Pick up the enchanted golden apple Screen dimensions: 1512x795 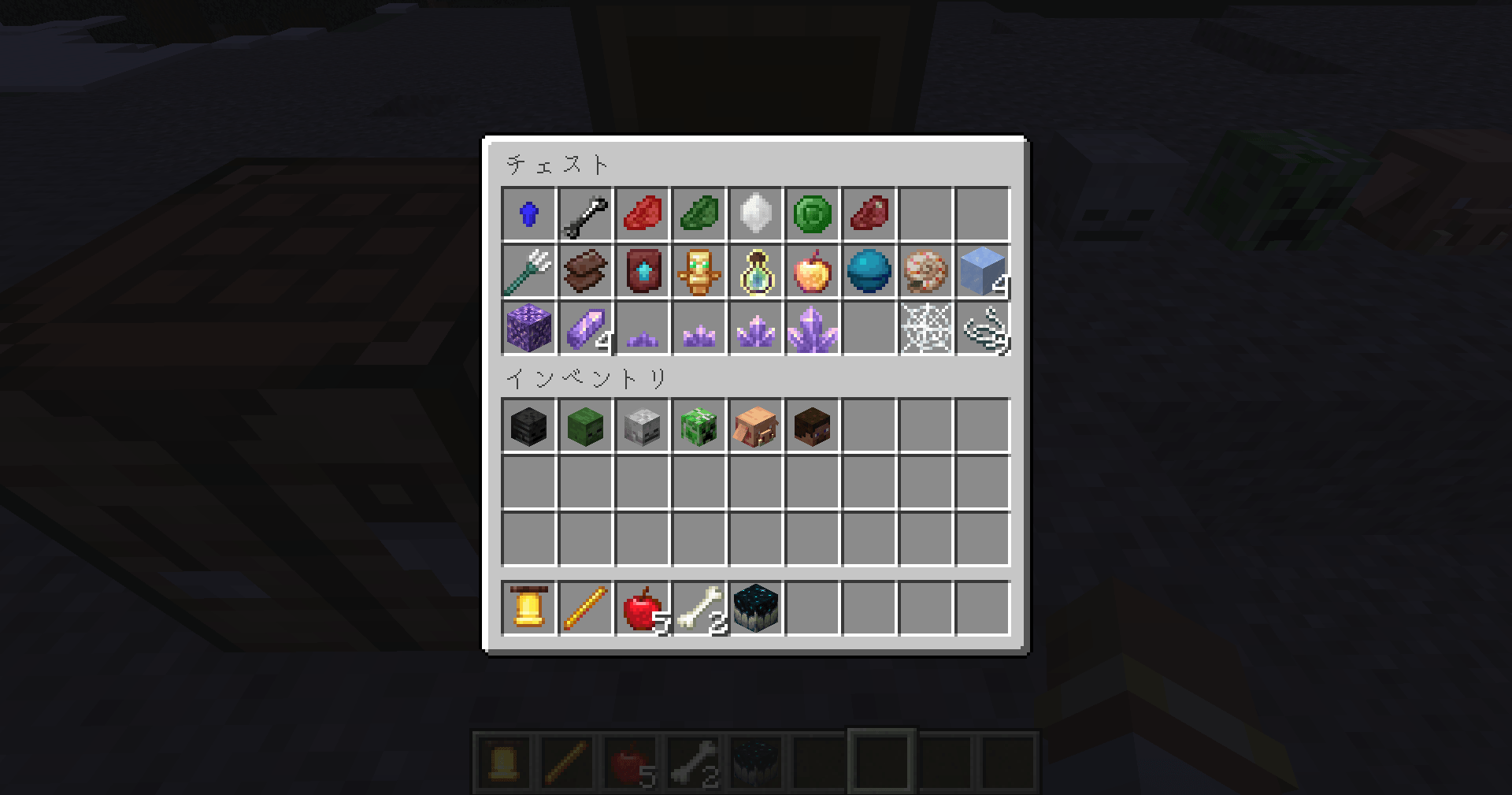(x=813, y=271)
